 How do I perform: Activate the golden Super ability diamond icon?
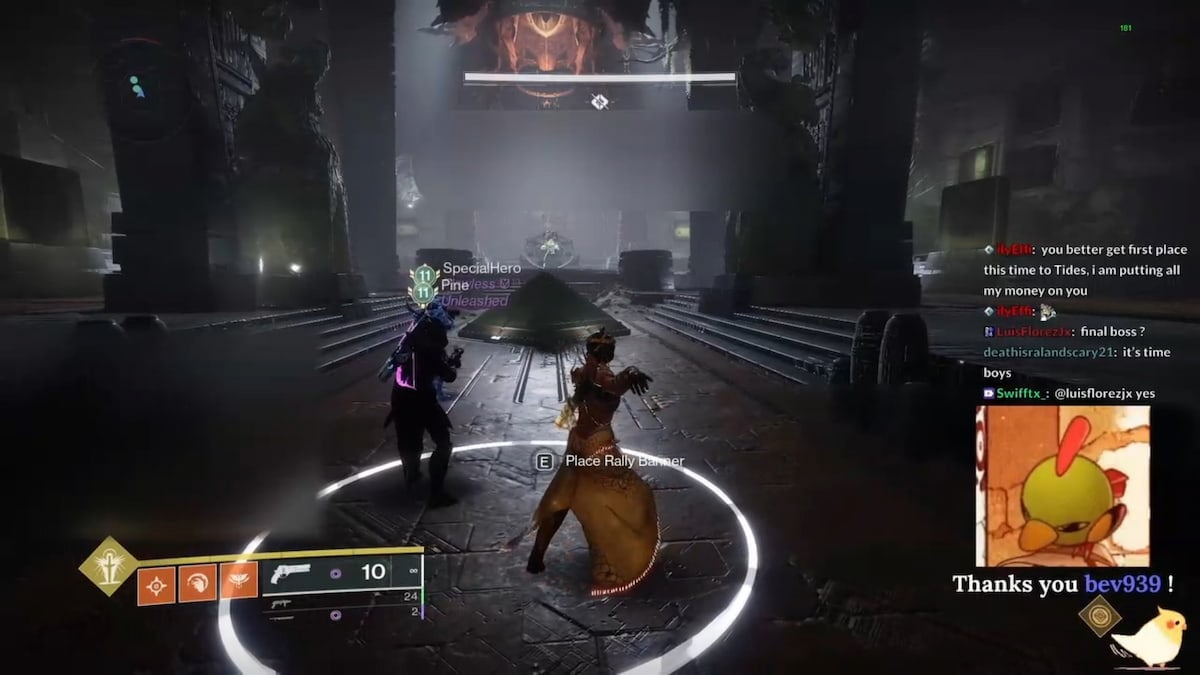point(107,565)
